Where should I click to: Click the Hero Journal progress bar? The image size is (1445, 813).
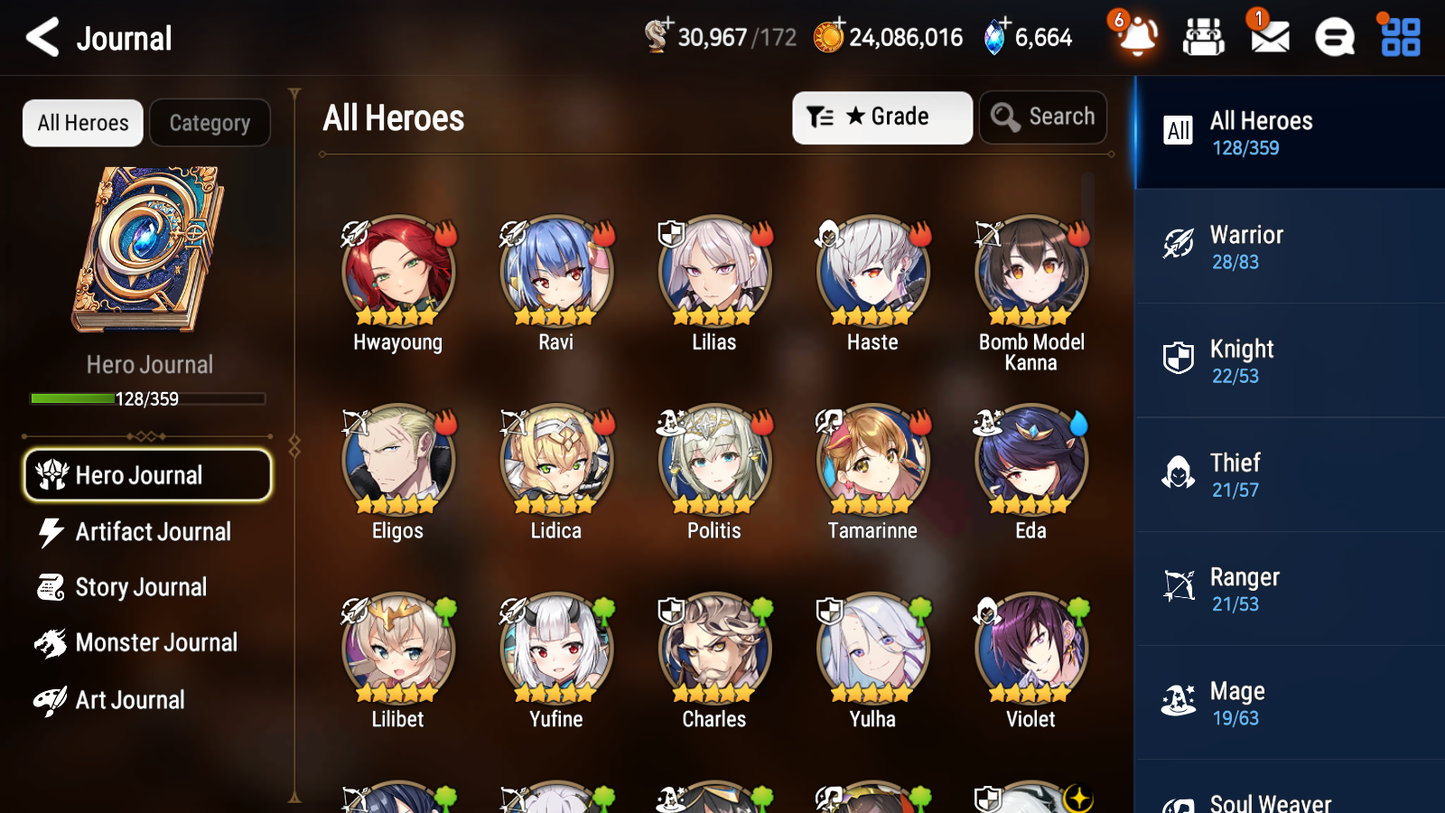[148, 397]
